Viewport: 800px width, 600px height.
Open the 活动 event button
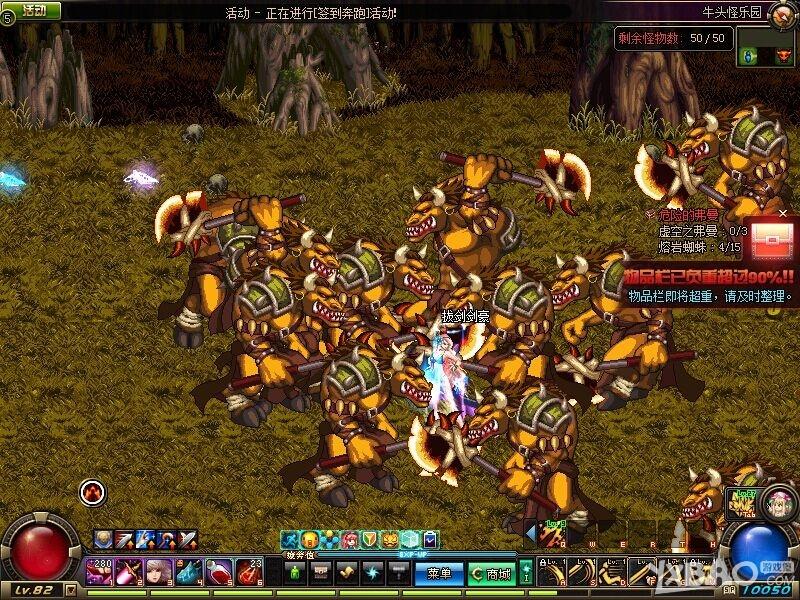33,10
